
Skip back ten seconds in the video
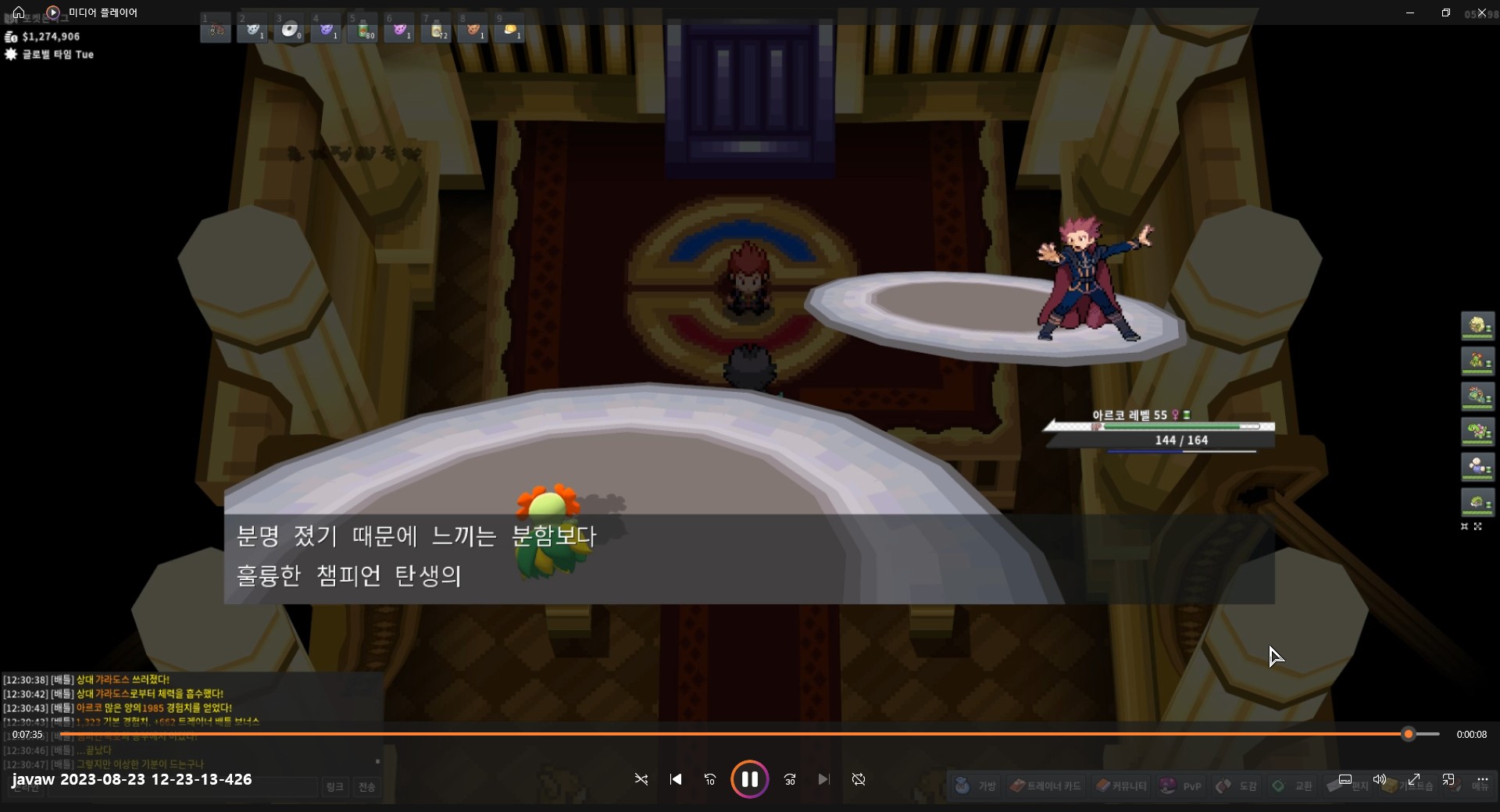coord(709,779)
